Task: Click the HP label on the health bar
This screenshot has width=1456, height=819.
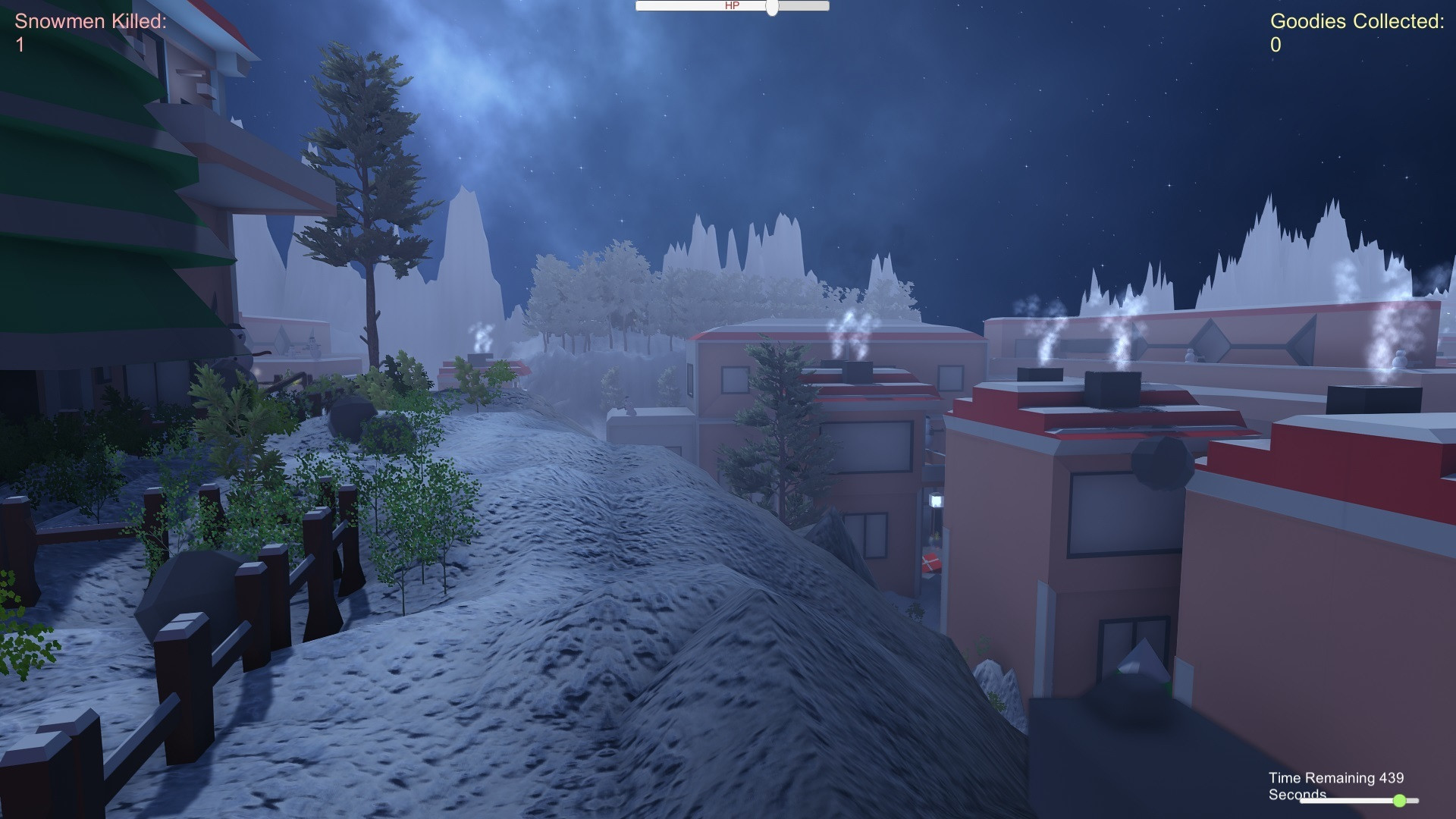Action: 730,6
